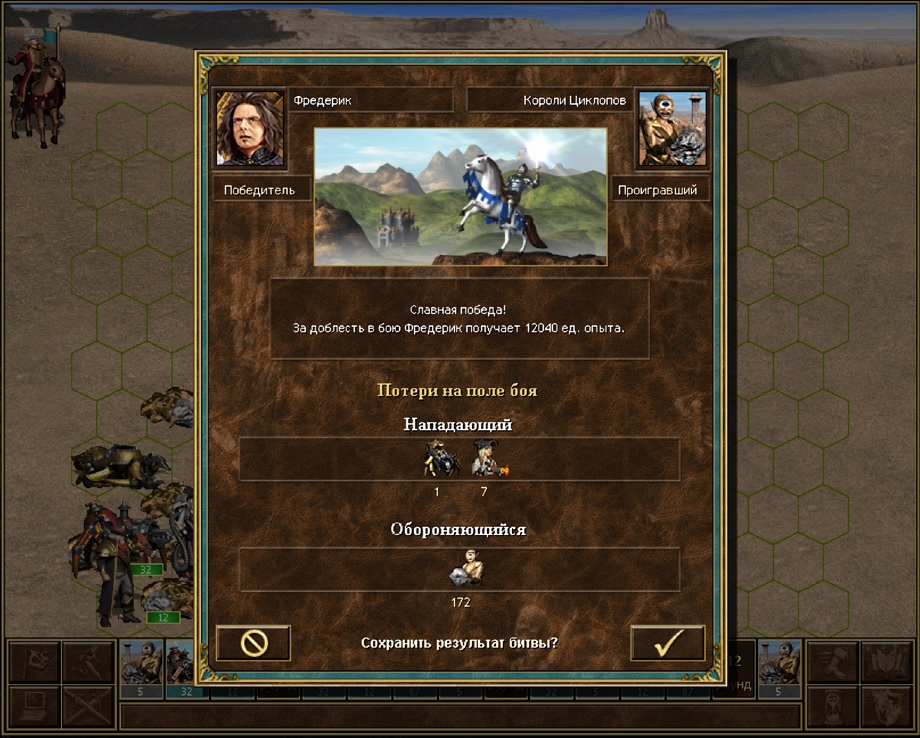Confirm saving the battle result with the checkmark
The width and height of the screenshot is (920, 738).
click(667, 643)
